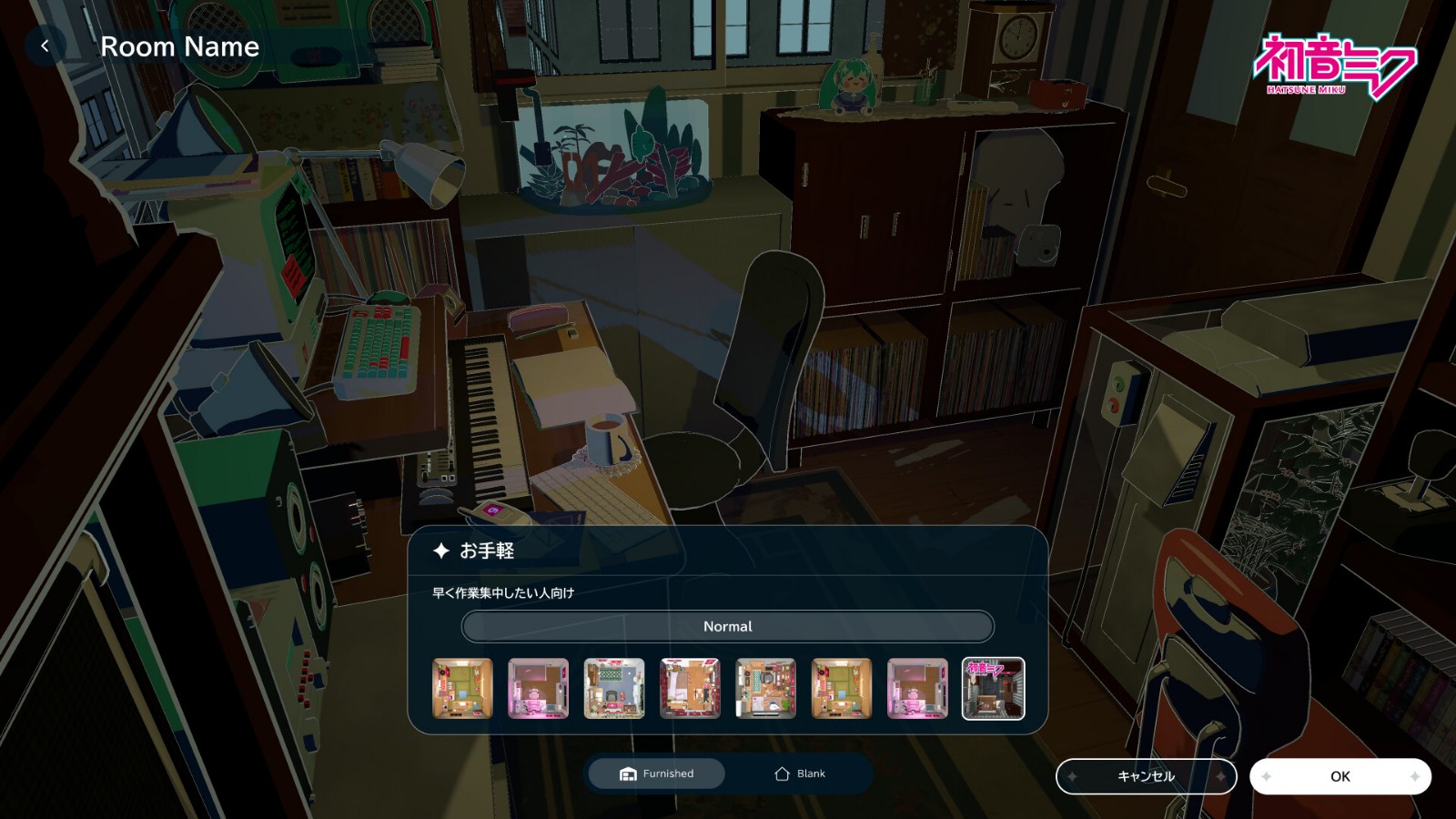The height and width of the screenshot is (819, 1456).
Task: Select the Hatsune Miku dark room thumbnail
Action: pyautogui.click(x=993, y=689)
